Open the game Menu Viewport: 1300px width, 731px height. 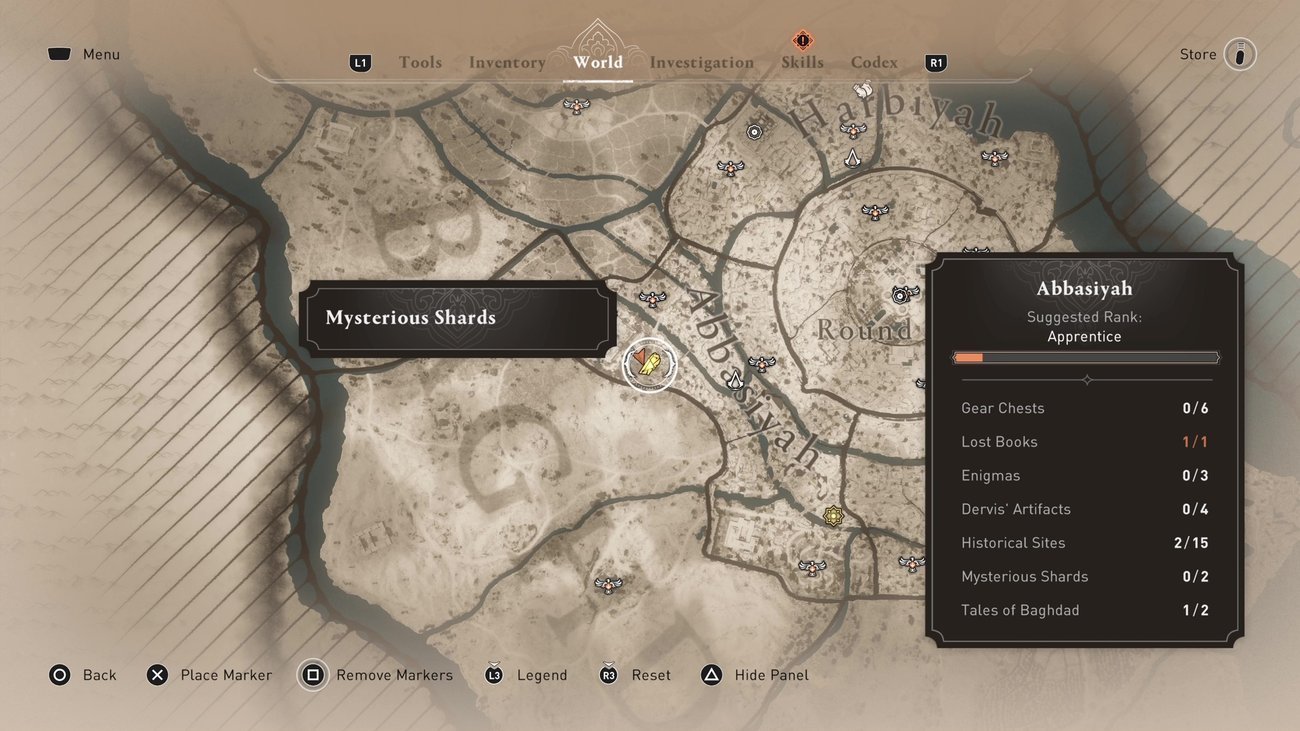[x=84, y=54]
